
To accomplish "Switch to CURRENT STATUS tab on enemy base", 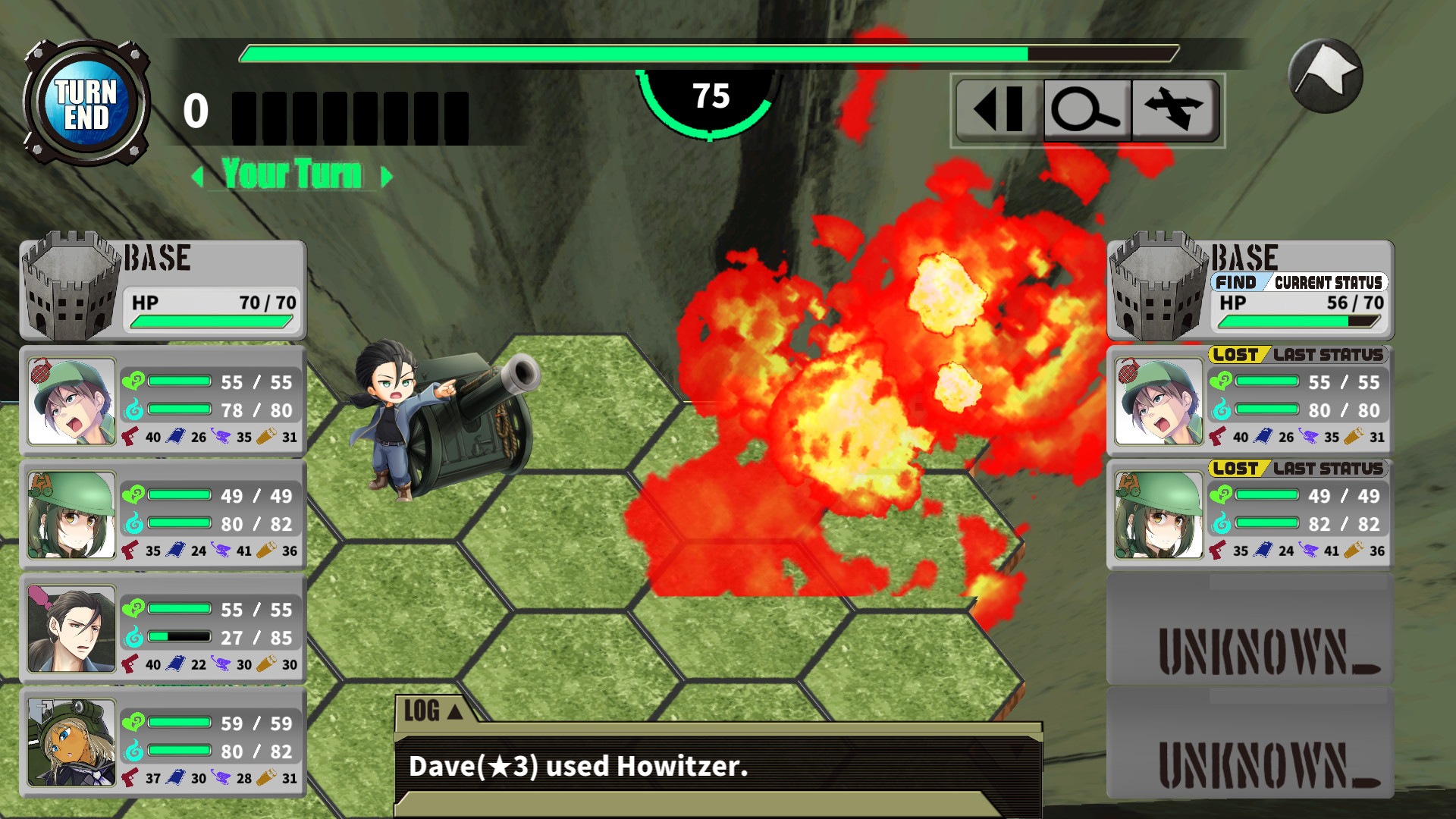I will [x=1329, y=282].
